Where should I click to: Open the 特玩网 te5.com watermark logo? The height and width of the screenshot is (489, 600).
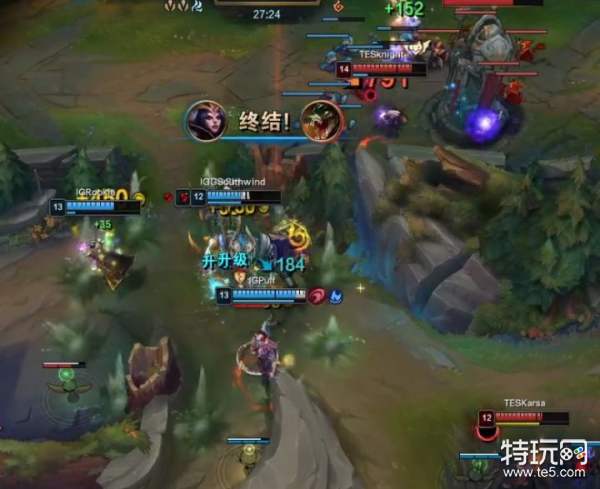pyautogui.click(x=544, y=461)
